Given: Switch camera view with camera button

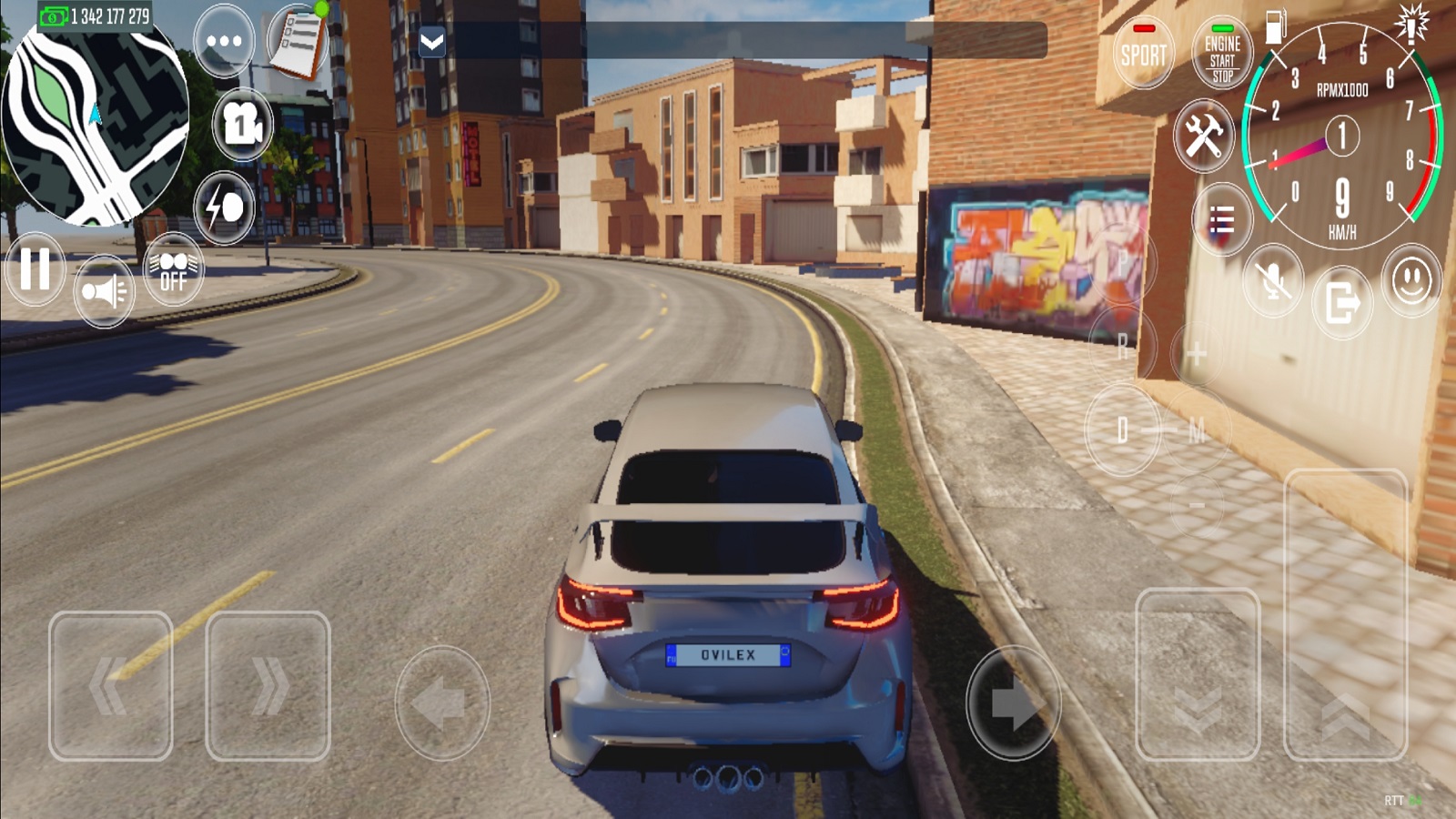Looking at the screenshot, I should pos(242,124).
